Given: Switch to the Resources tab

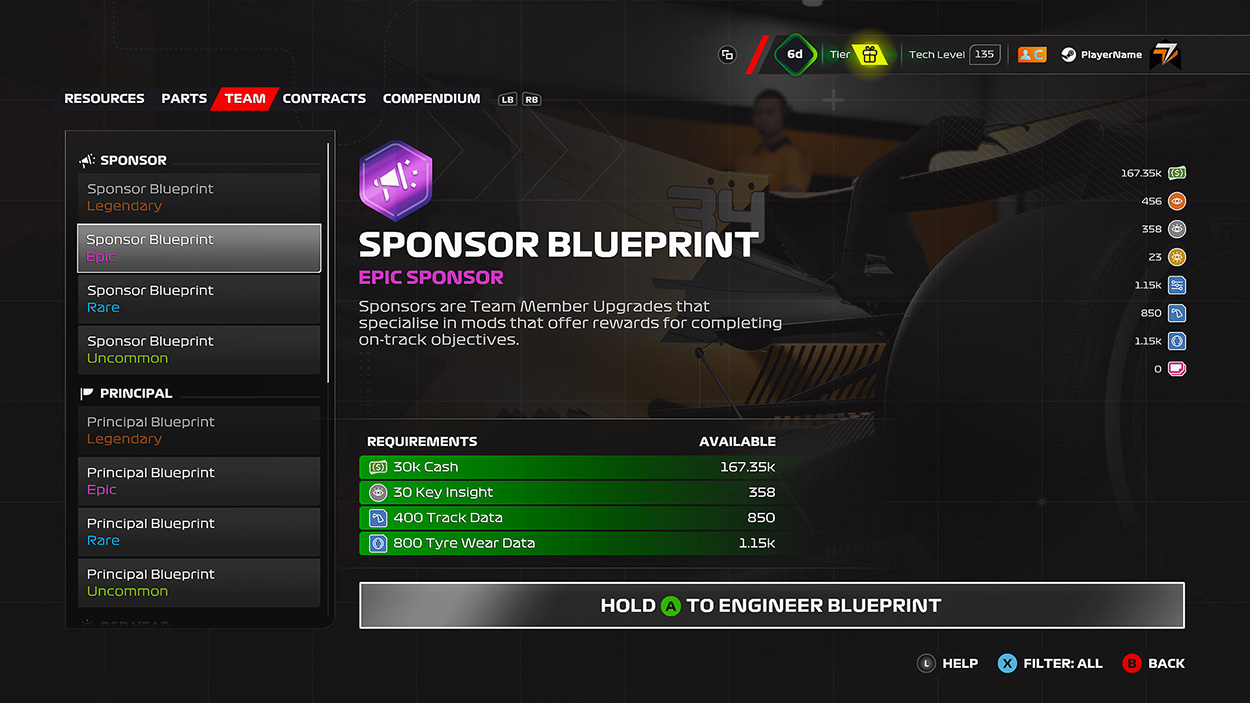Looking at the screenshot, I should (x=104, y=99).
